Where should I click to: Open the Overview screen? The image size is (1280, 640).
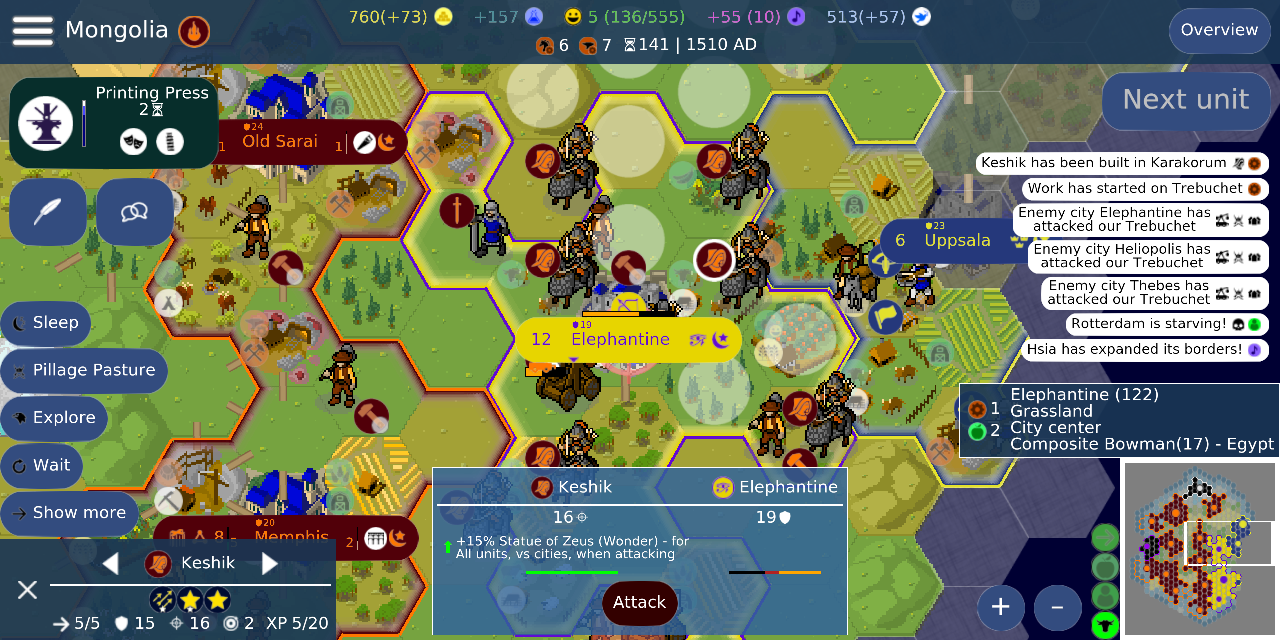tap(1219, 30)
